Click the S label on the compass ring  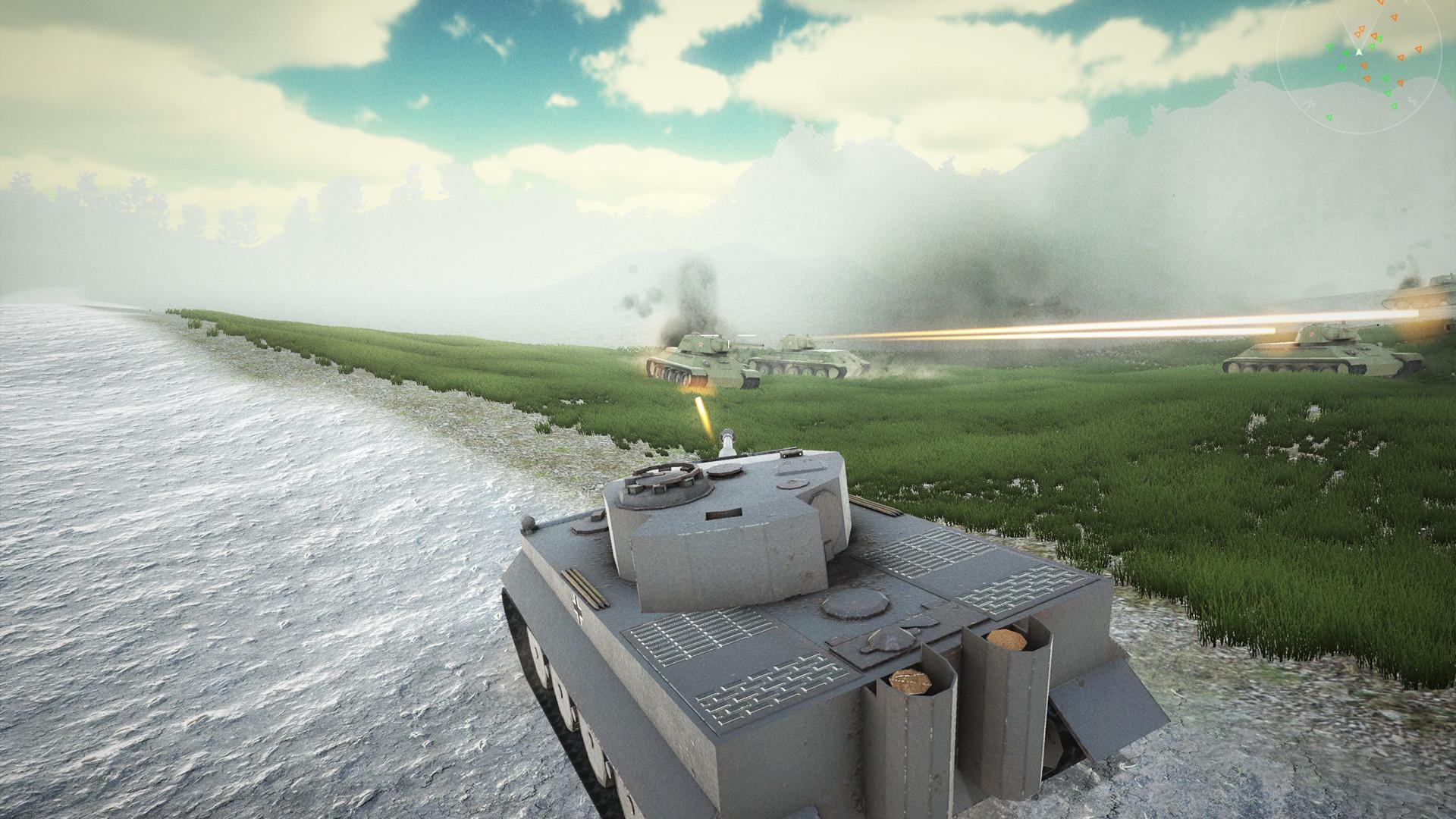point(1413,100)
